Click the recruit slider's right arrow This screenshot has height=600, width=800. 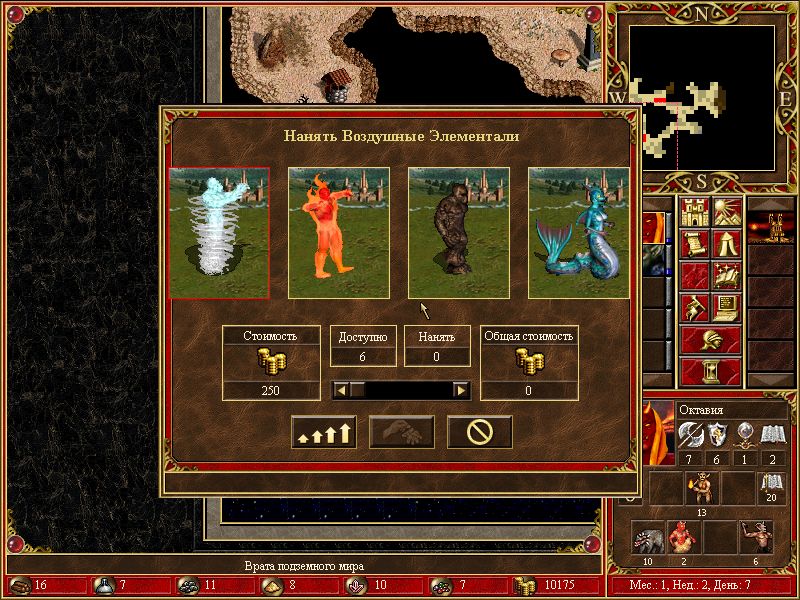pos(461,390)
